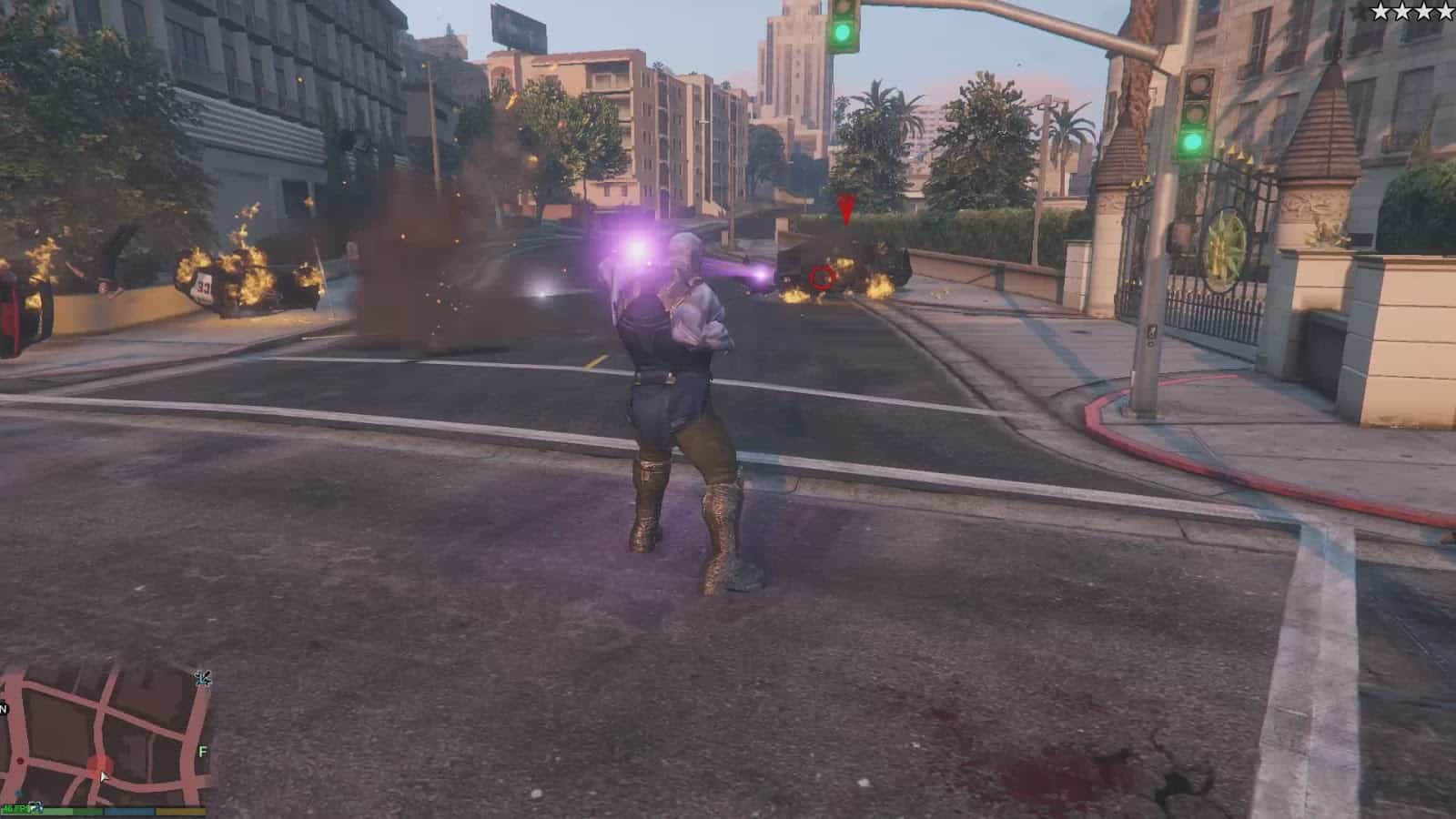Click the third wanted level star

tap(1423, 11)
